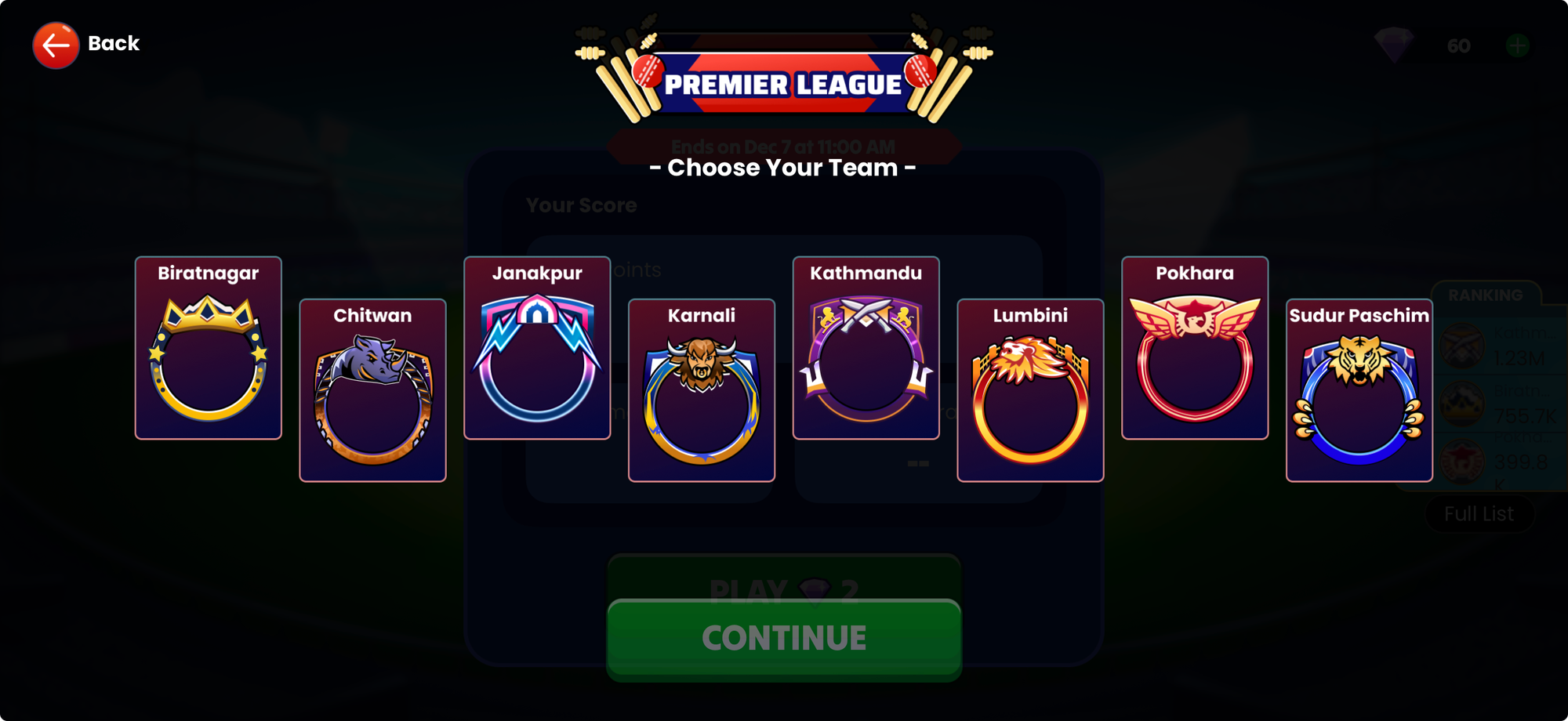Click the Premier League banner
The height and width of the screenshot is (721, 1568).
coord(784,82)
